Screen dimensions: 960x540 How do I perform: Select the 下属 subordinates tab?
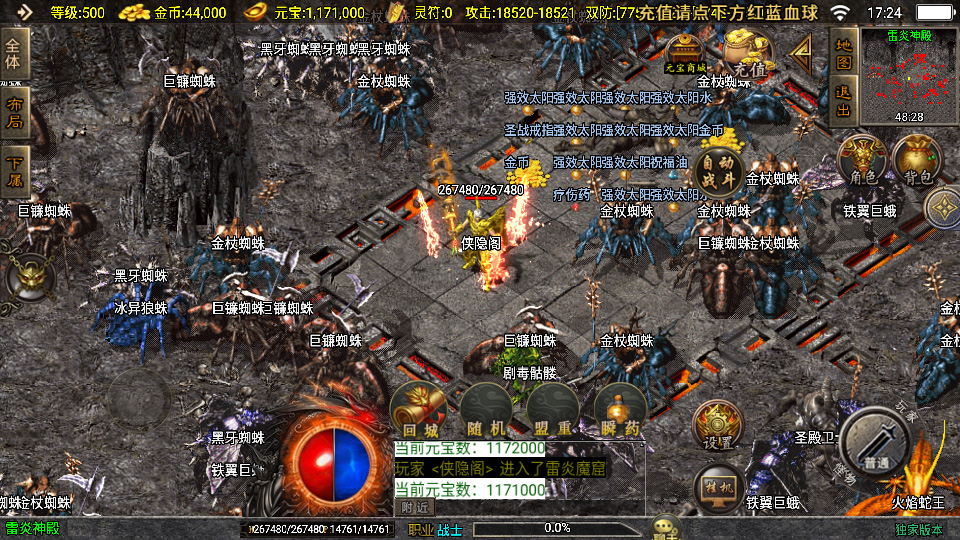[x=14, y=172]
